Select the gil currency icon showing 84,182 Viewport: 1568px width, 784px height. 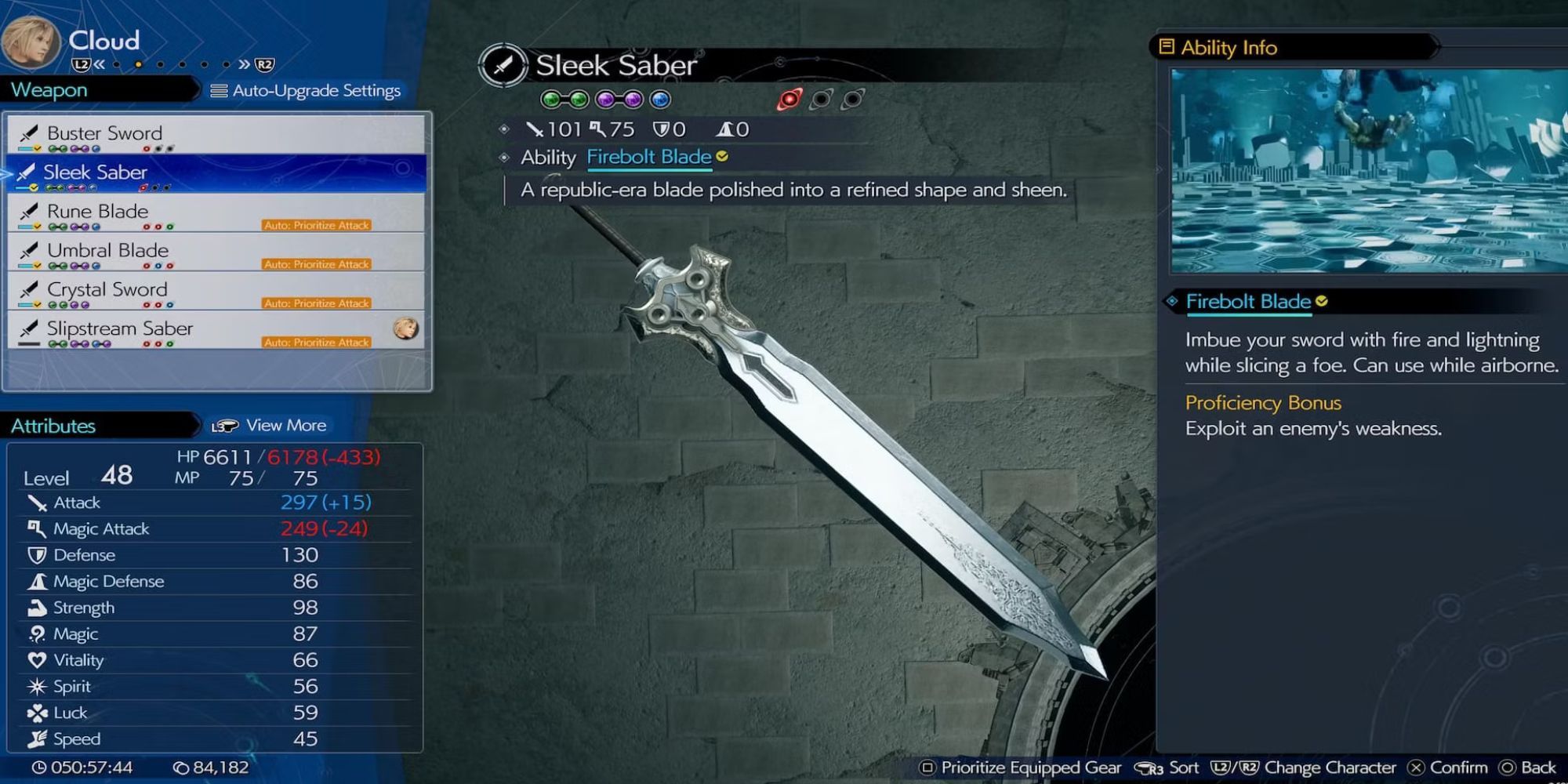click(x=182, y=766)
